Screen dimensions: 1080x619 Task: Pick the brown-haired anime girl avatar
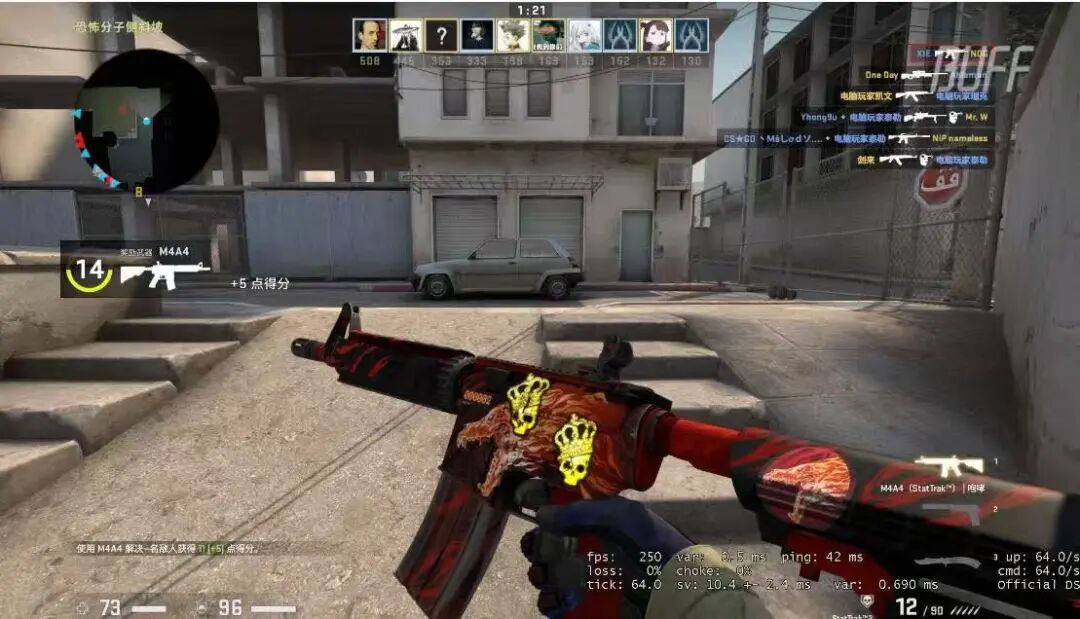point(655,36)
